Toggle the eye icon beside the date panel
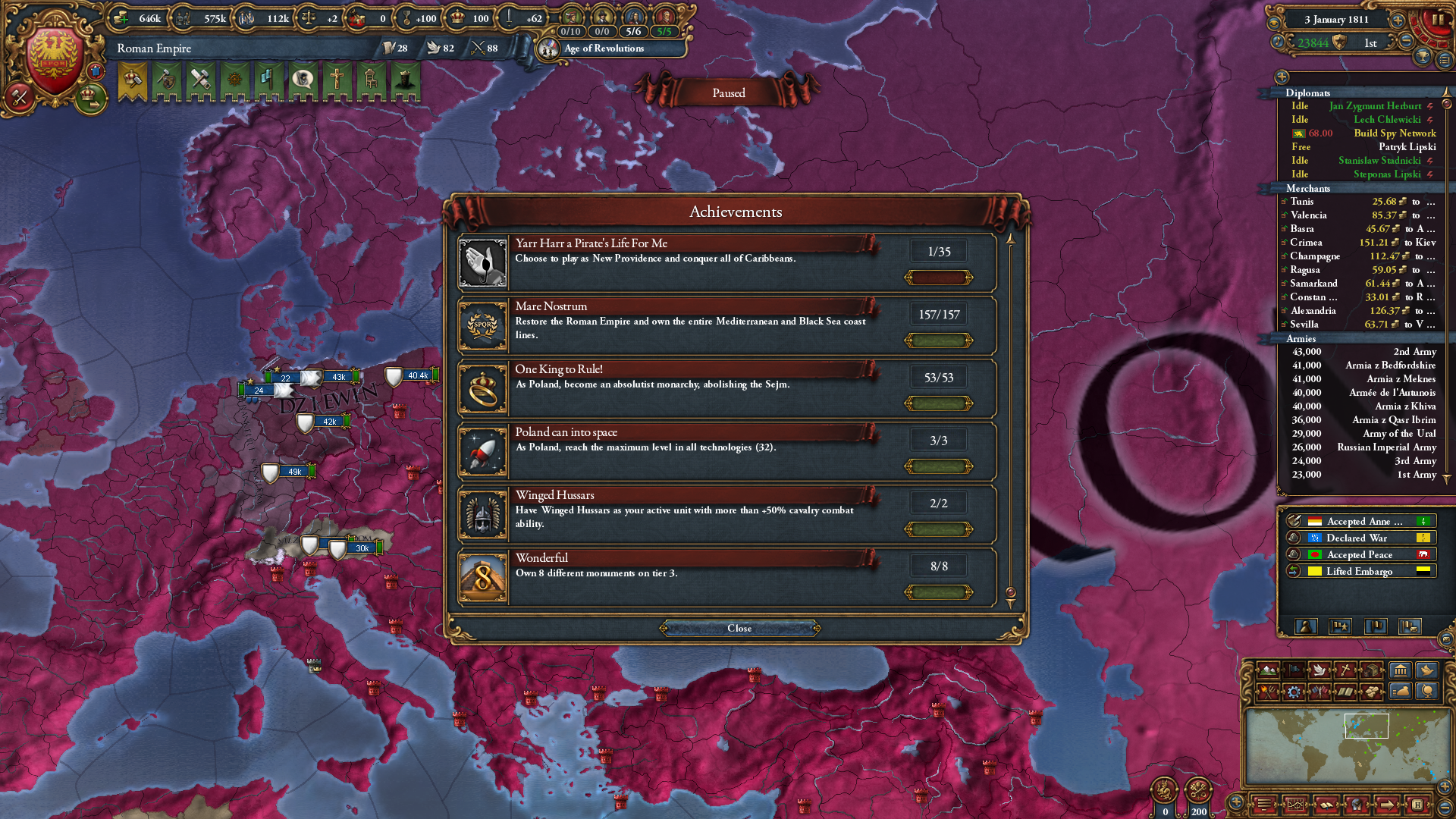 coord(1276,21)
